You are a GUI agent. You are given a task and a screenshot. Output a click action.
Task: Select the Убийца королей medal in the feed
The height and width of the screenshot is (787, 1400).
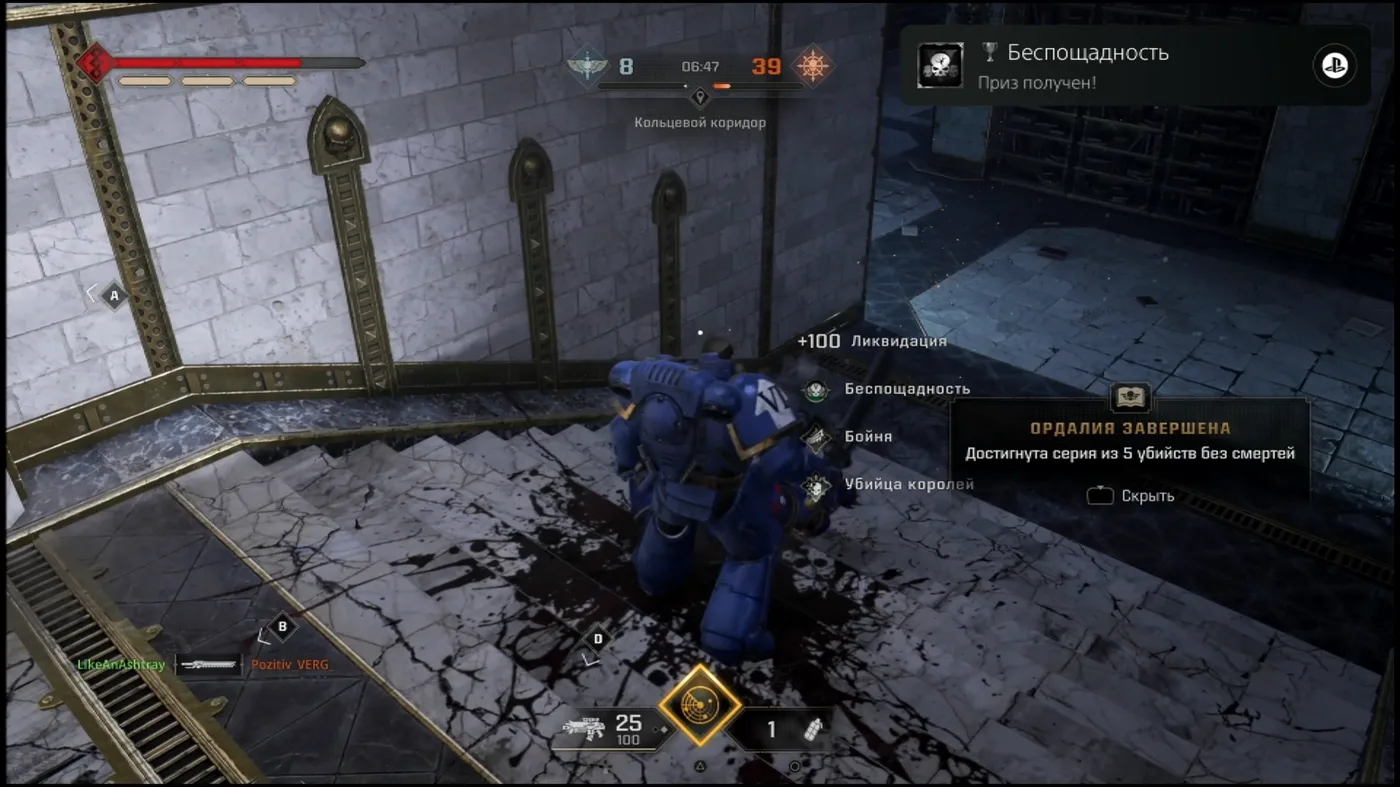pyautogui.click(x=816, y=485)
